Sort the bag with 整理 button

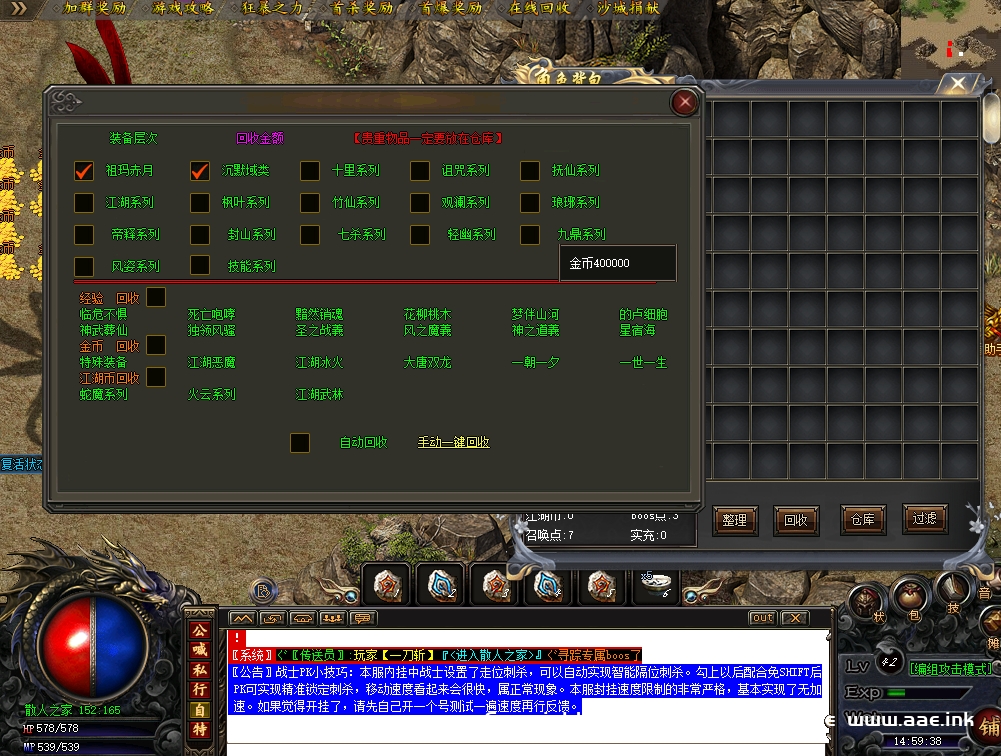tap(734, 520)
